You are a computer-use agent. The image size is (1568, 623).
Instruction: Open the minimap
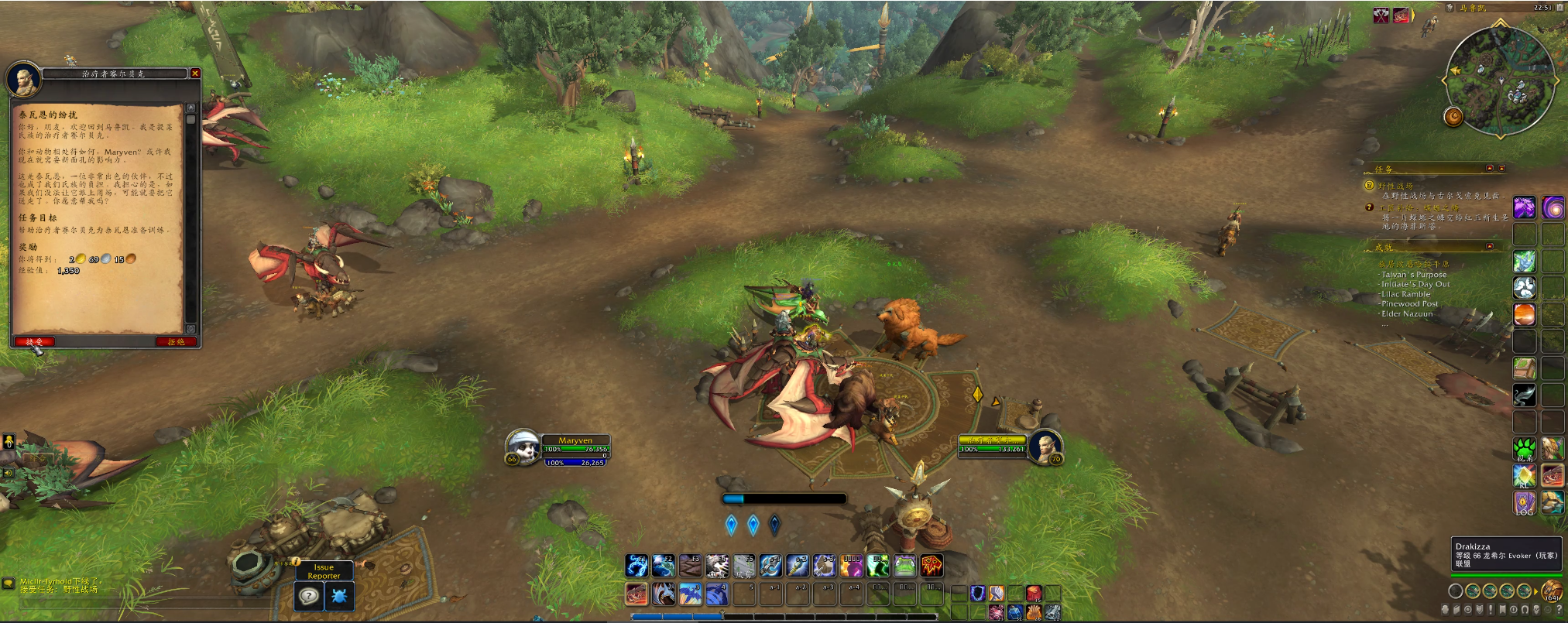point(1500,81)
